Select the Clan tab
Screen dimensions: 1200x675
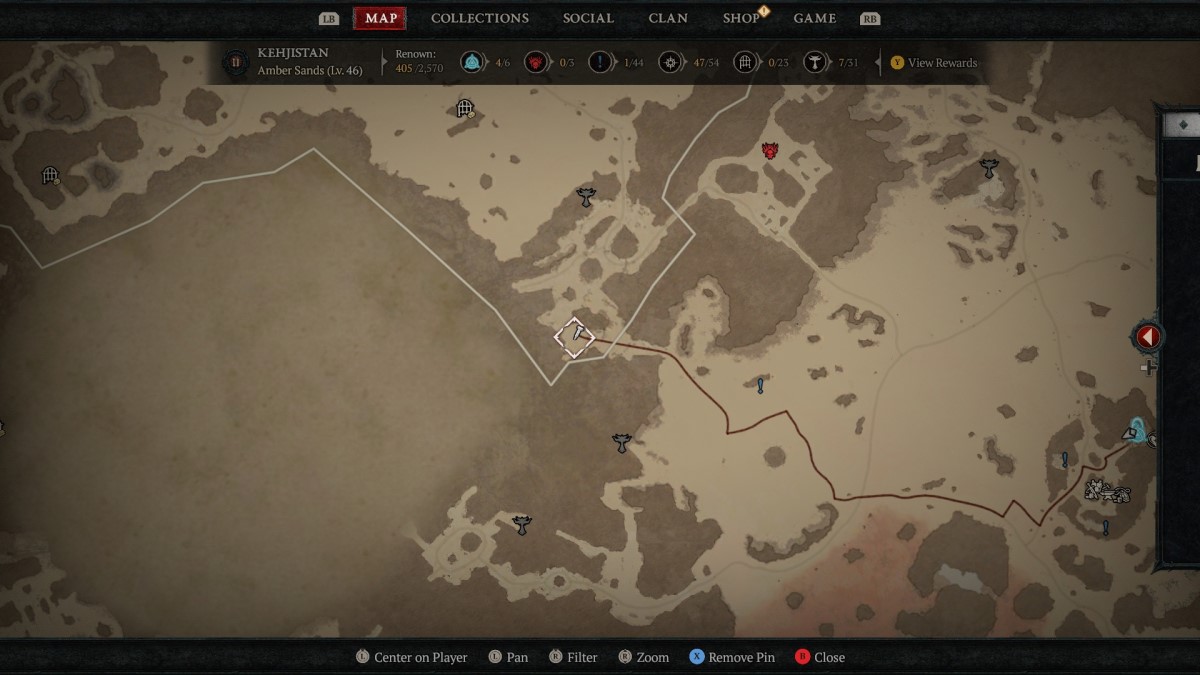tap(668, 18)
